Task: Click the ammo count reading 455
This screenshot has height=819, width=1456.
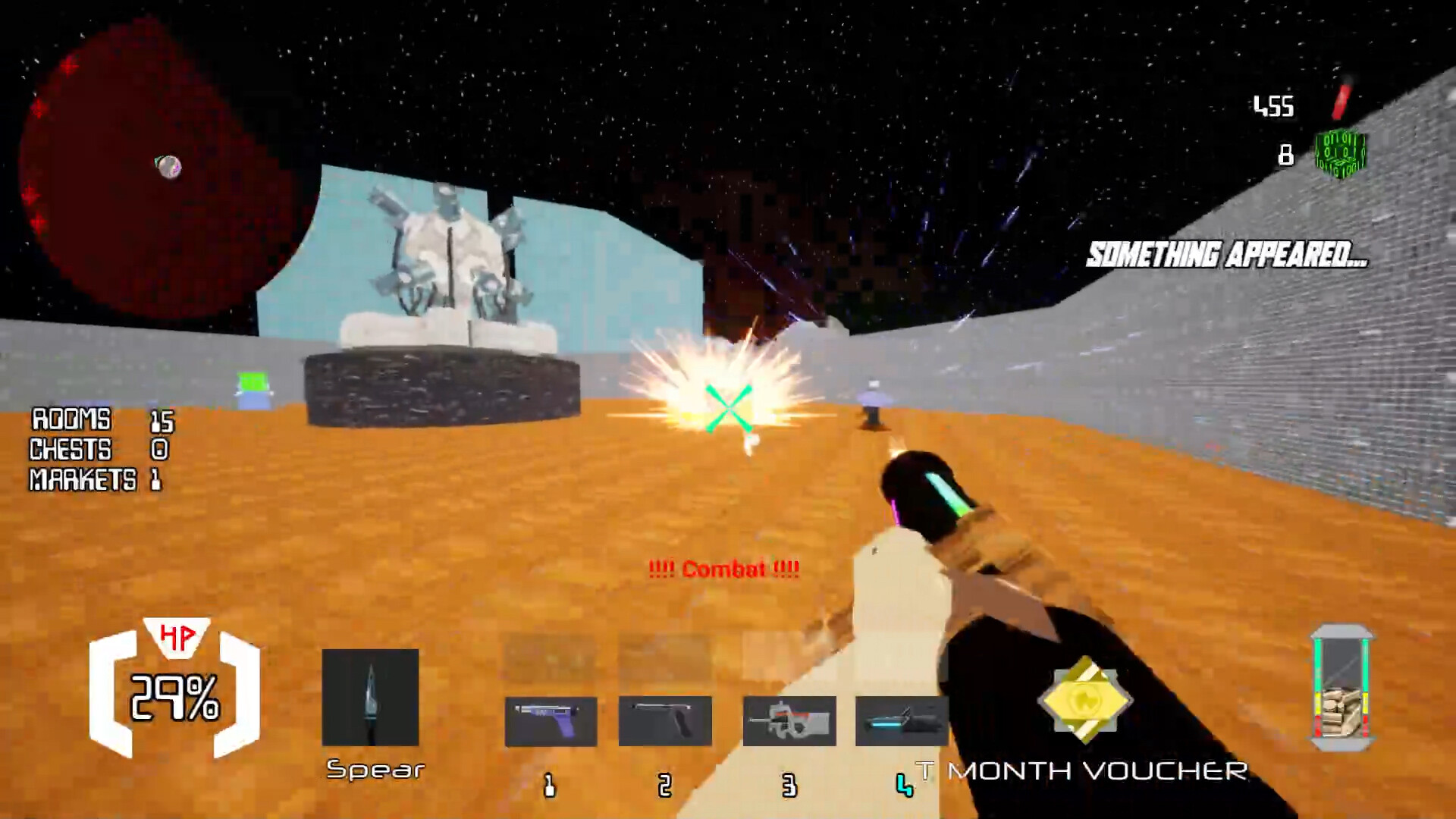Action: (x=1275, y=106)
